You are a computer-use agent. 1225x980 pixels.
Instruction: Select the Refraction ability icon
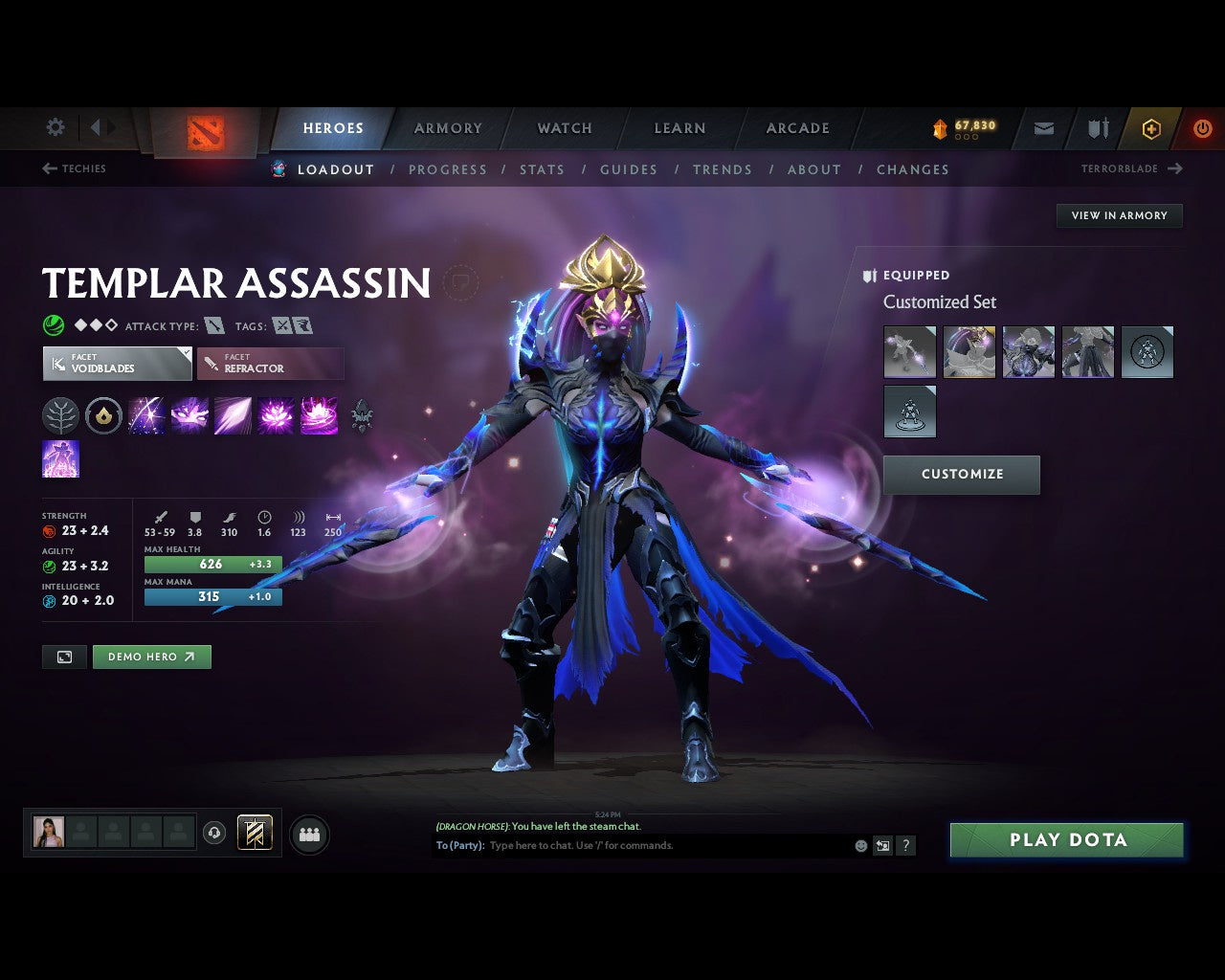146,415
